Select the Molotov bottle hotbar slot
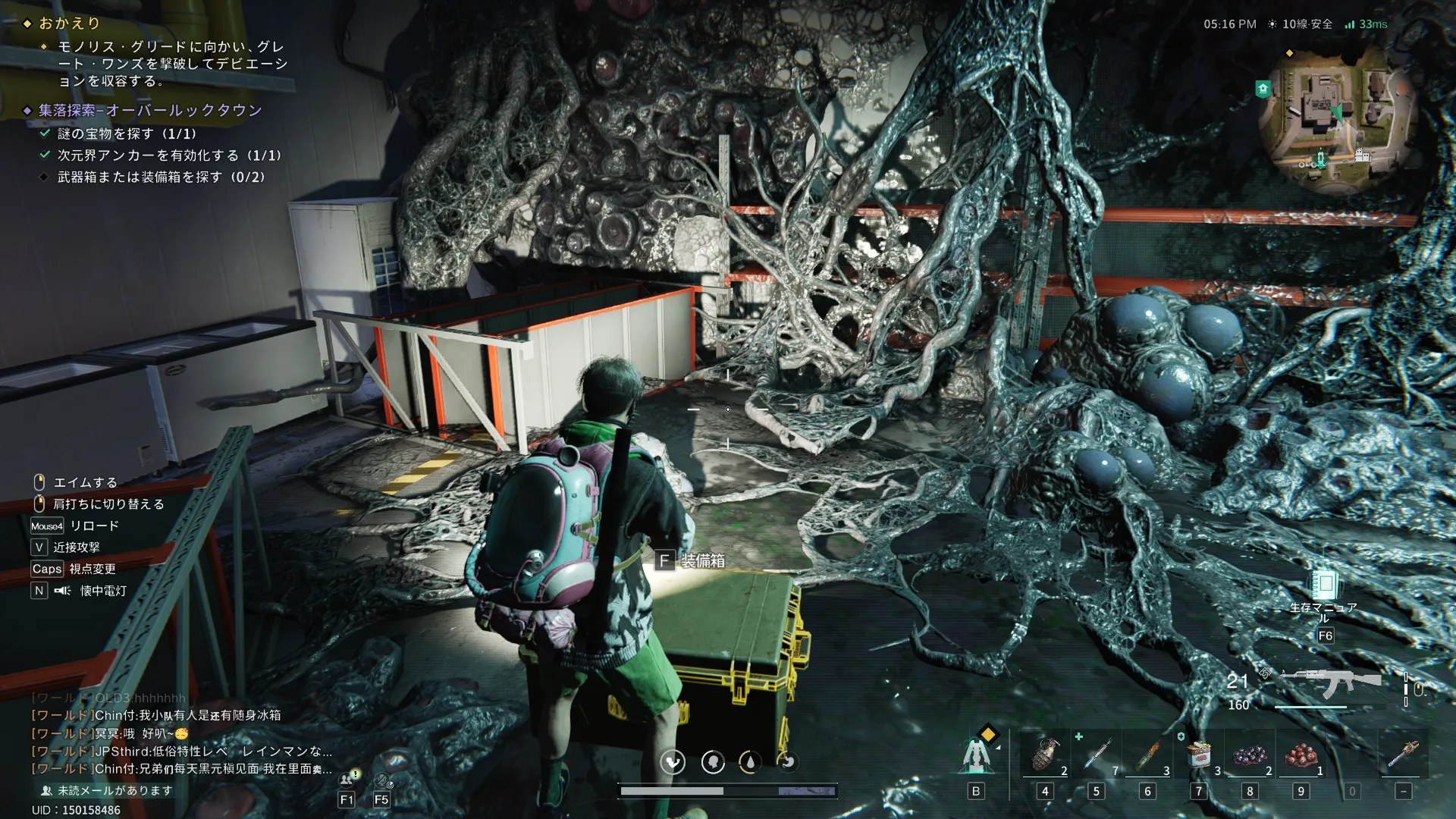The height and width of the screenshot is (819, 1456). 1148,756
